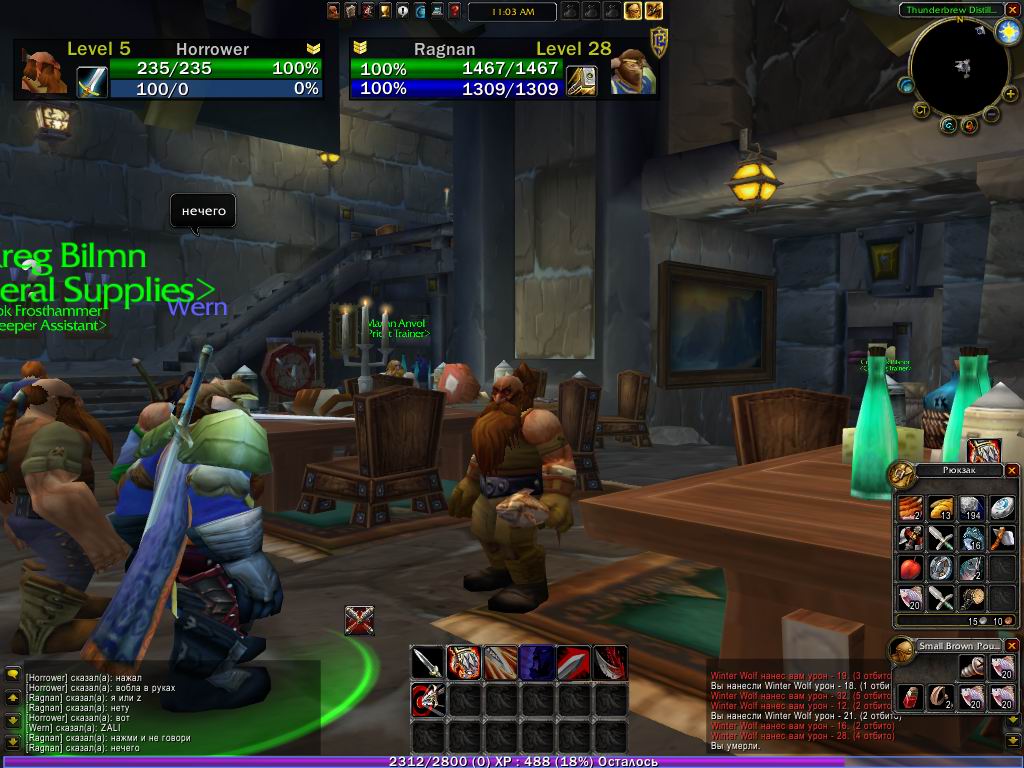
Task: Open the help menu red question mark
Action: 454,11
